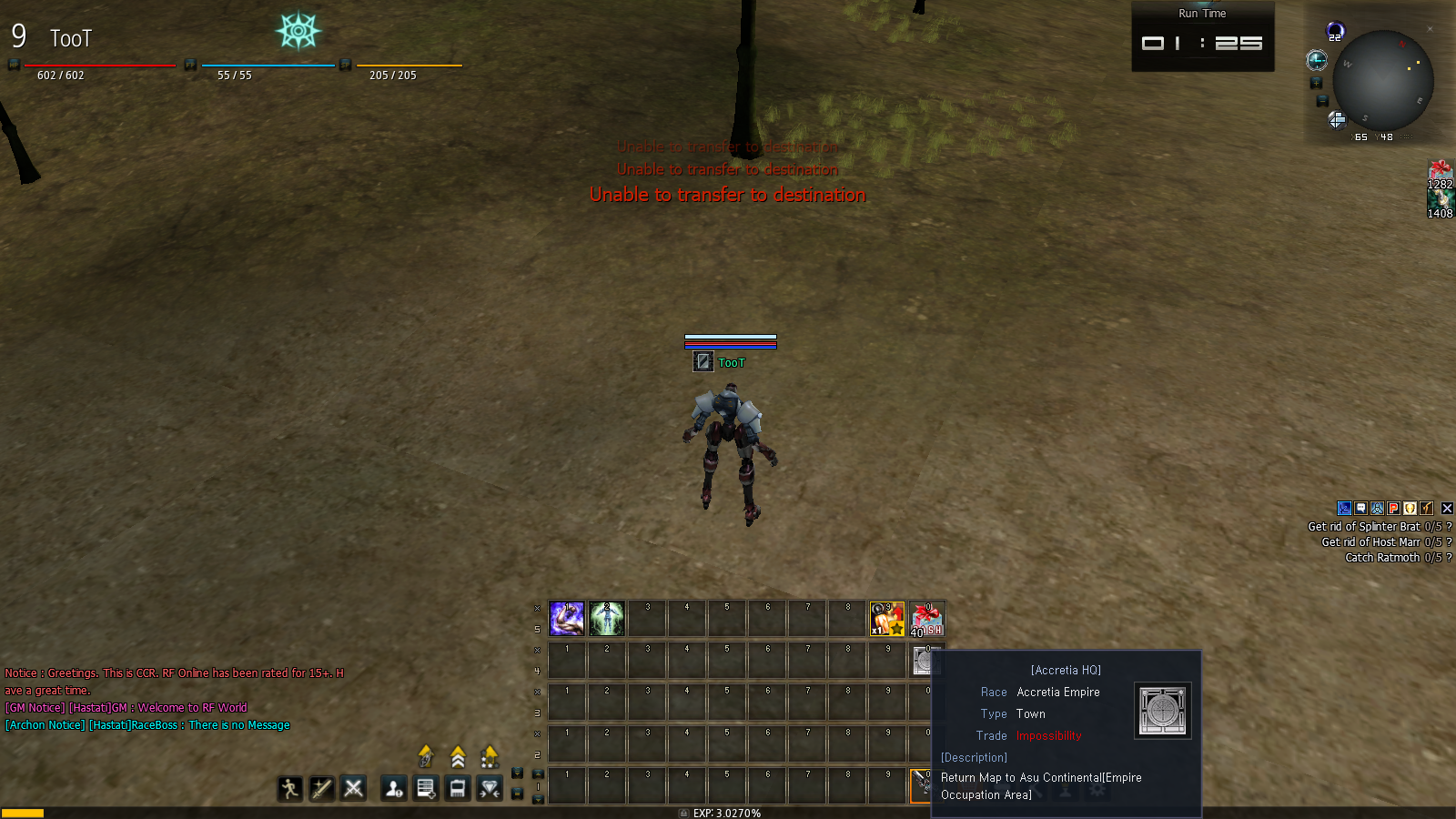Click the red P icon above quests
The image size is (1456, 819).
click(x=1393, y=509)
